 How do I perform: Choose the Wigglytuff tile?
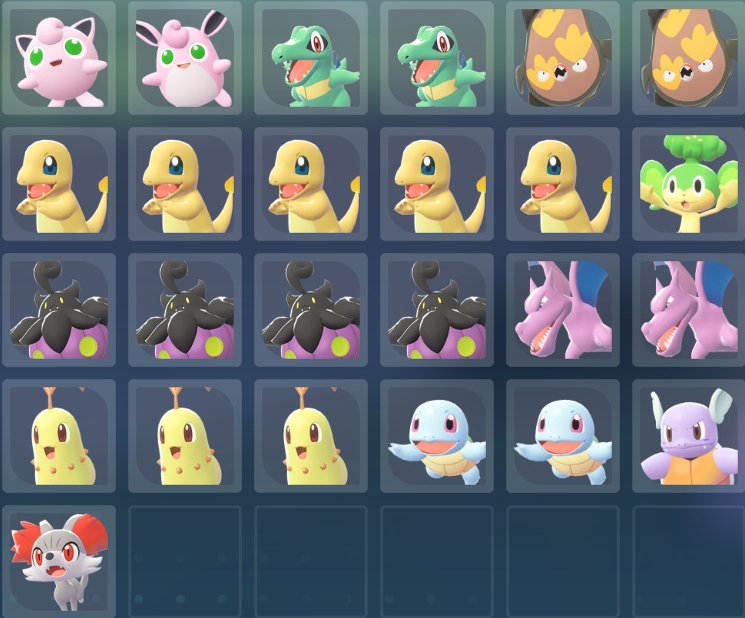coord(184,57)
